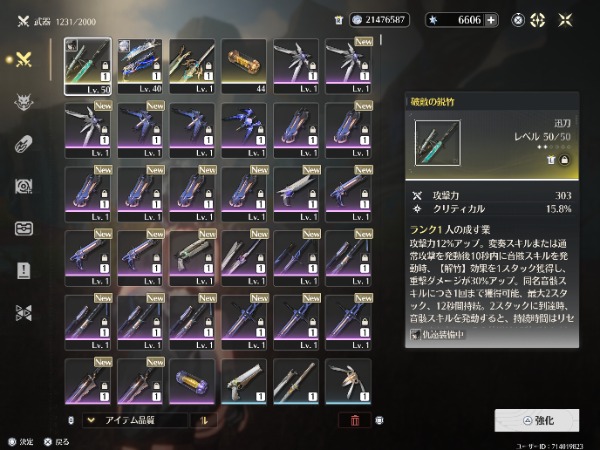Switch to the beast mask echo tab
600x450 pixels.
(x=24, y=101)
